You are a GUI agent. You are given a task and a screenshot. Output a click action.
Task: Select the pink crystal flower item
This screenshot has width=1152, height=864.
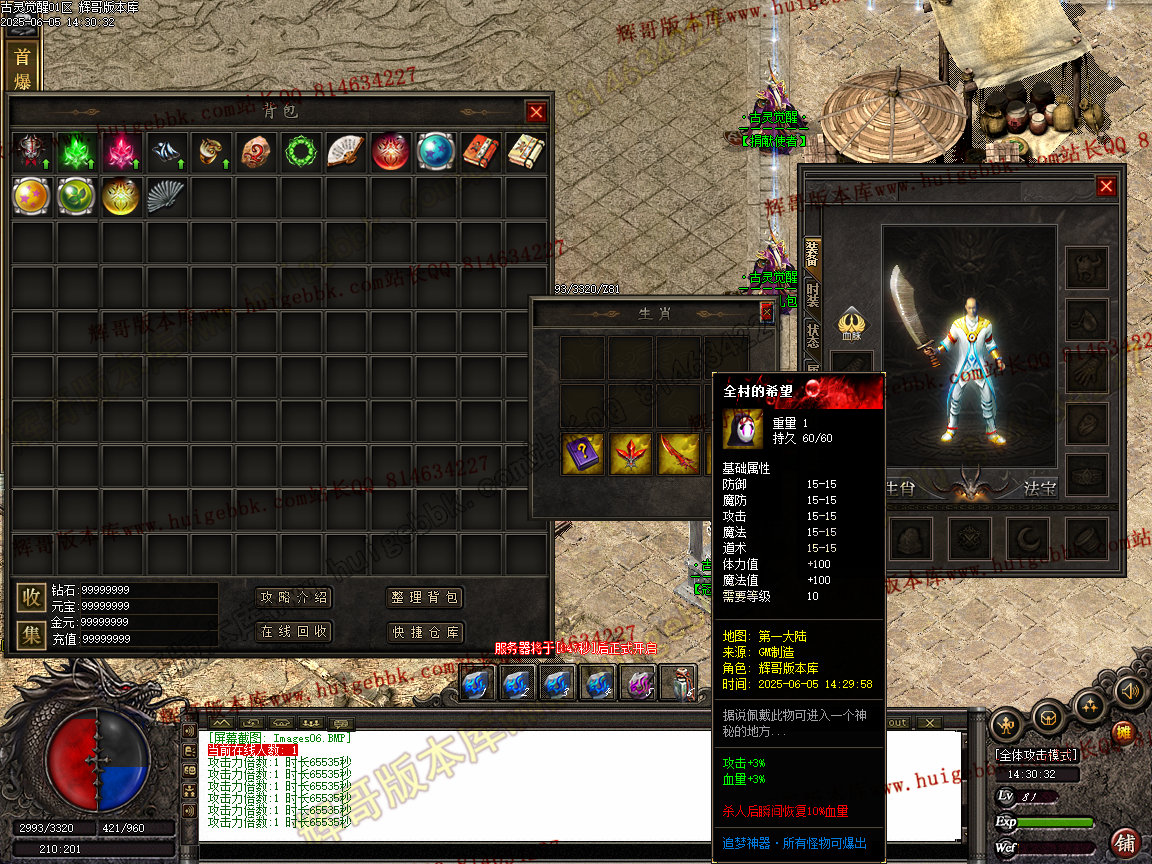coord(121,152)
